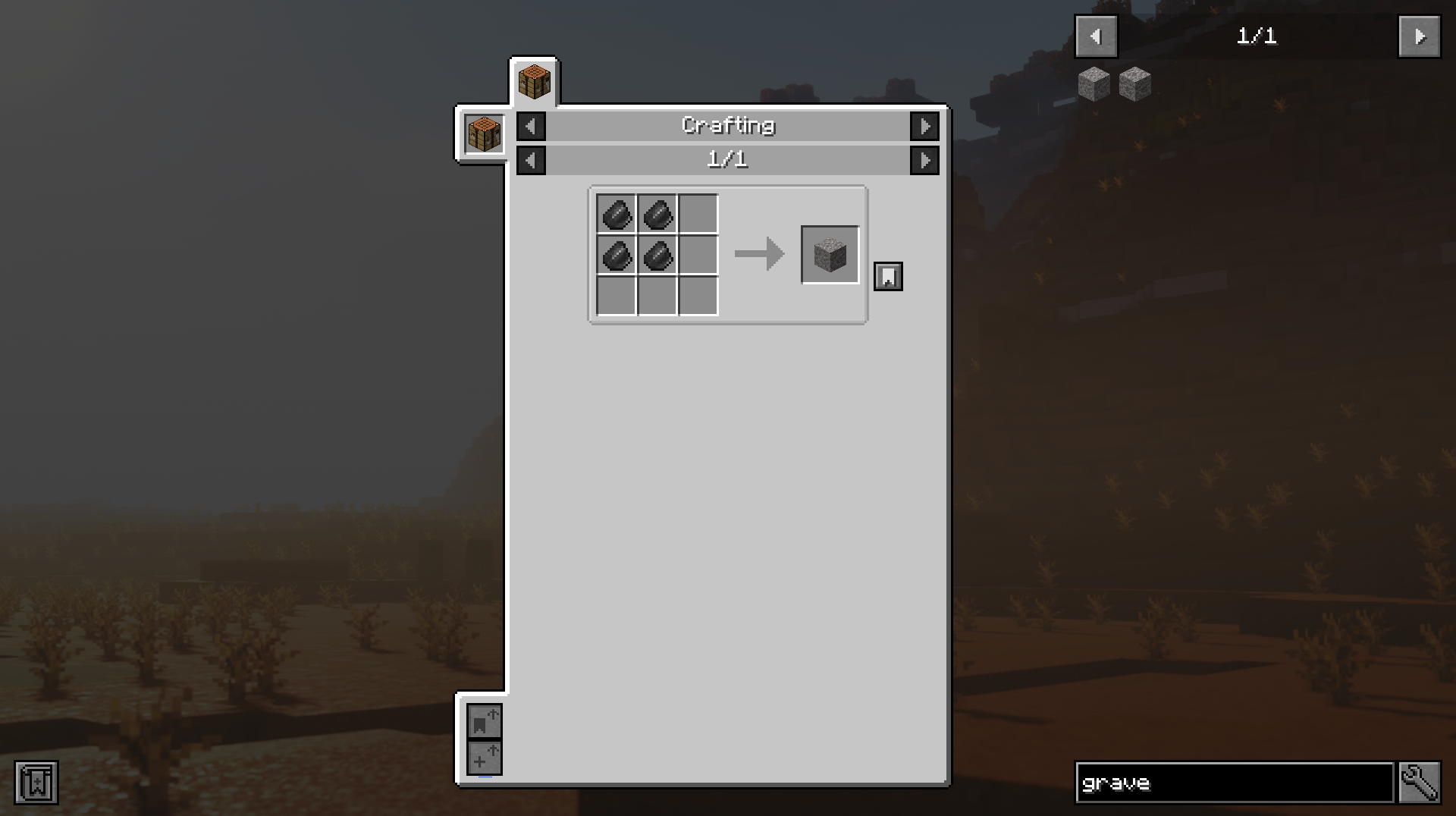Click the search field containing the text grave

(x=1236, y=783)
